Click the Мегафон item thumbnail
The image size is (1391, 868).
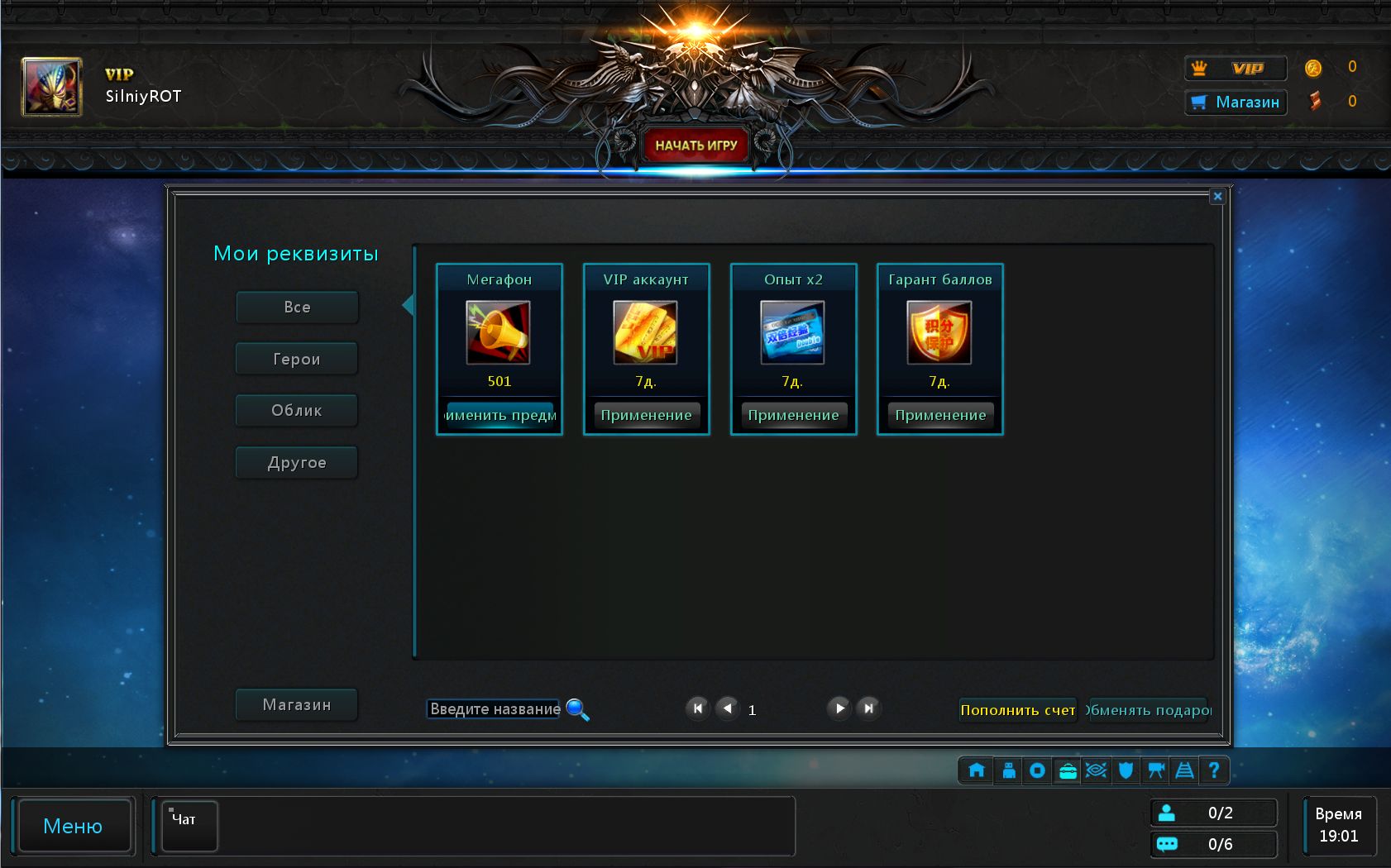(x=500, y=334)
